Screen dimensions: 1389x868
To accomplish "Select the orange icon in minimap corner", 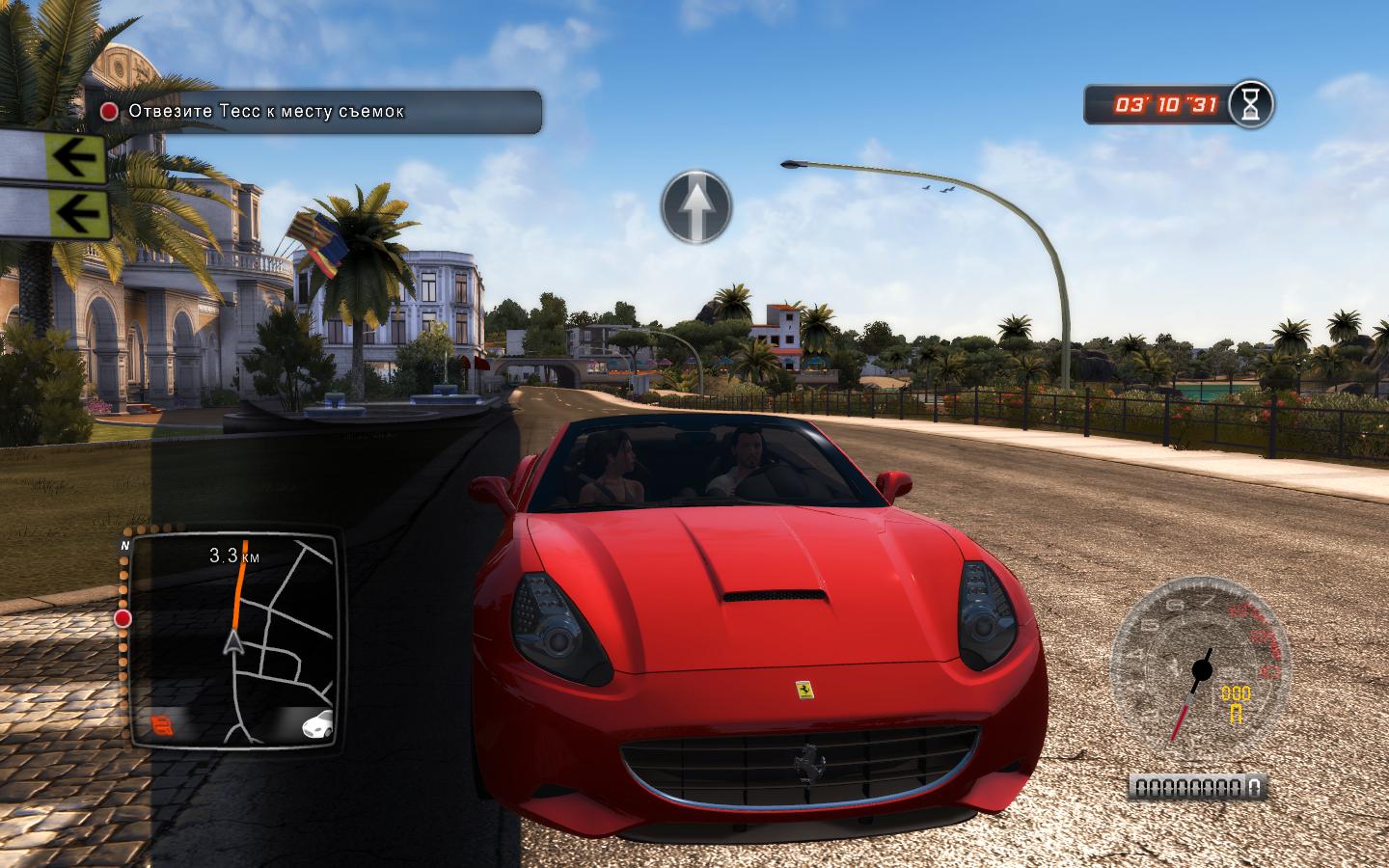I will (x=162, y=722).
